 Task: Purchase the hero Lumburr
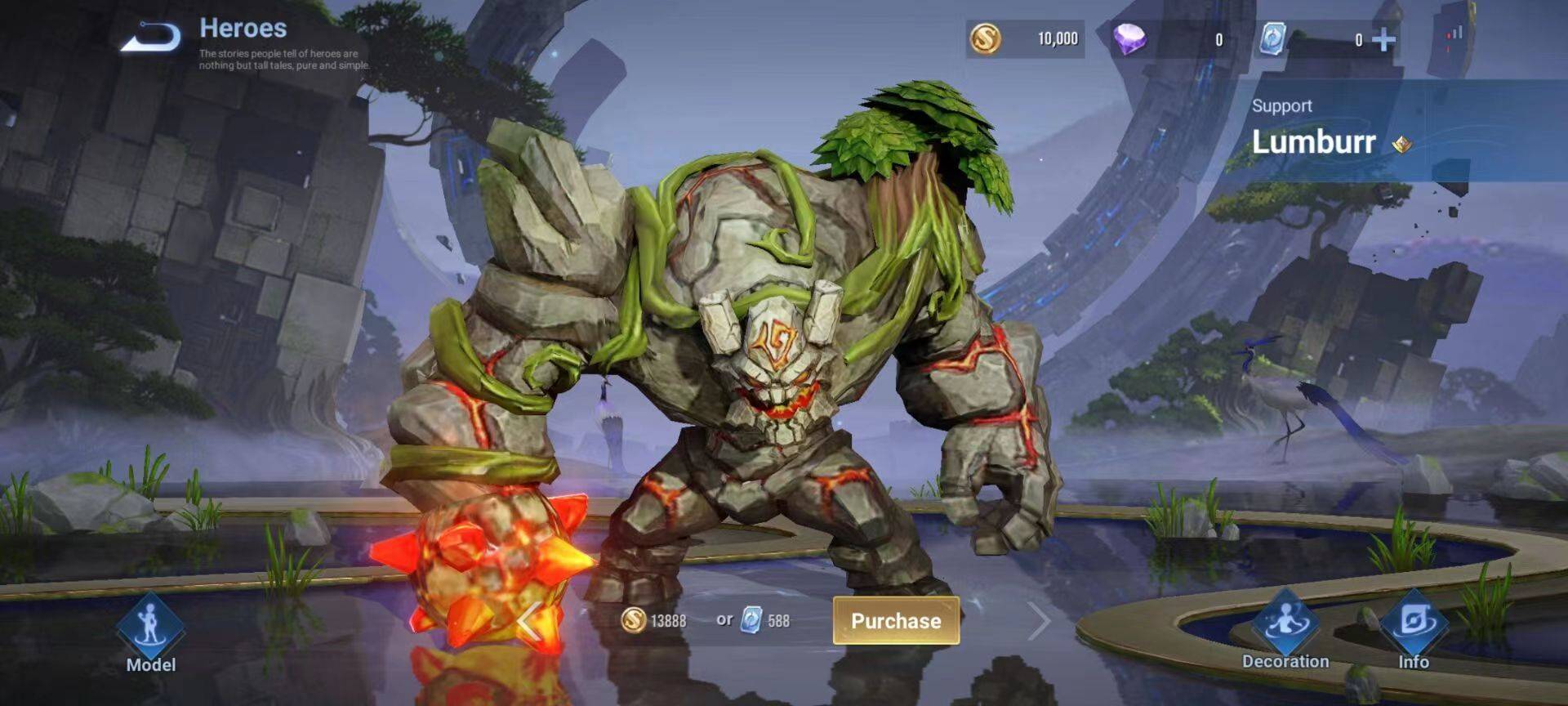pos(896,621)
